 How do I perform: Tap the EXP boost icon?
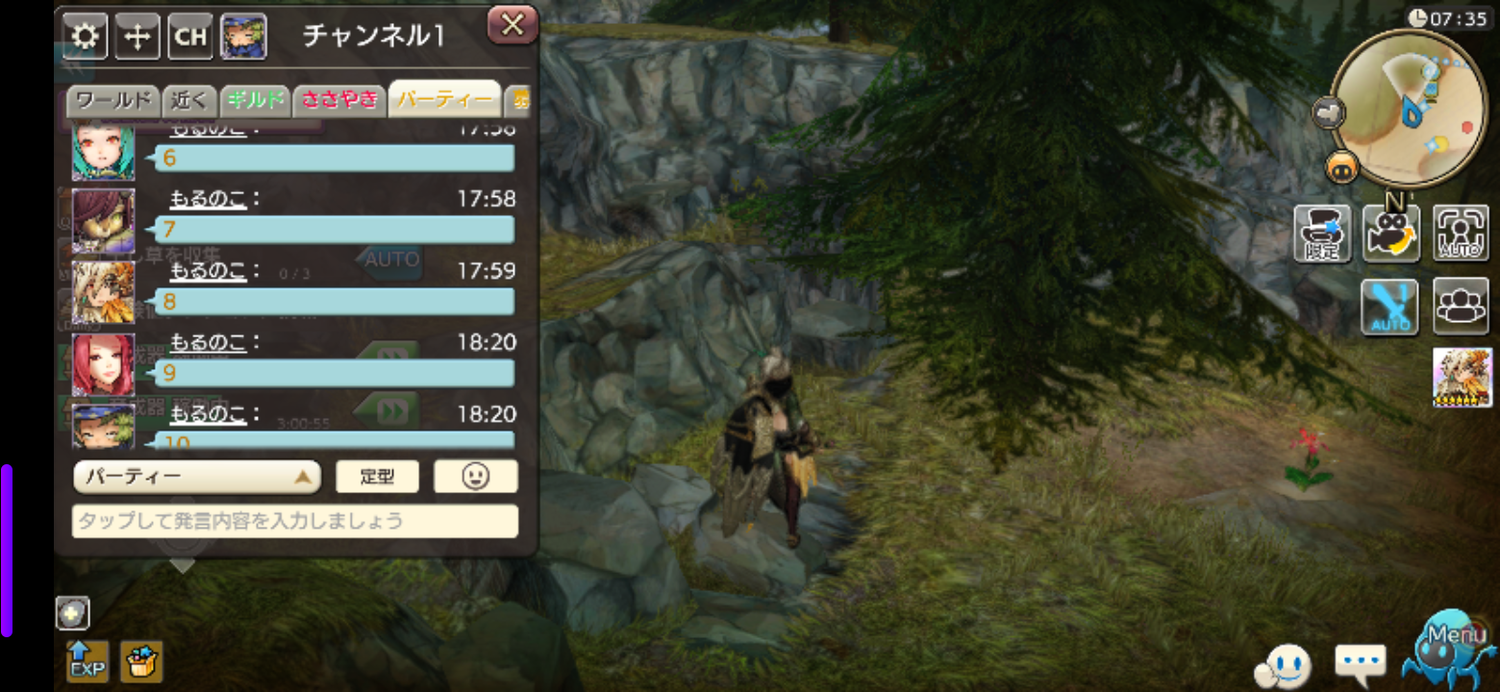tap(87, 661)
